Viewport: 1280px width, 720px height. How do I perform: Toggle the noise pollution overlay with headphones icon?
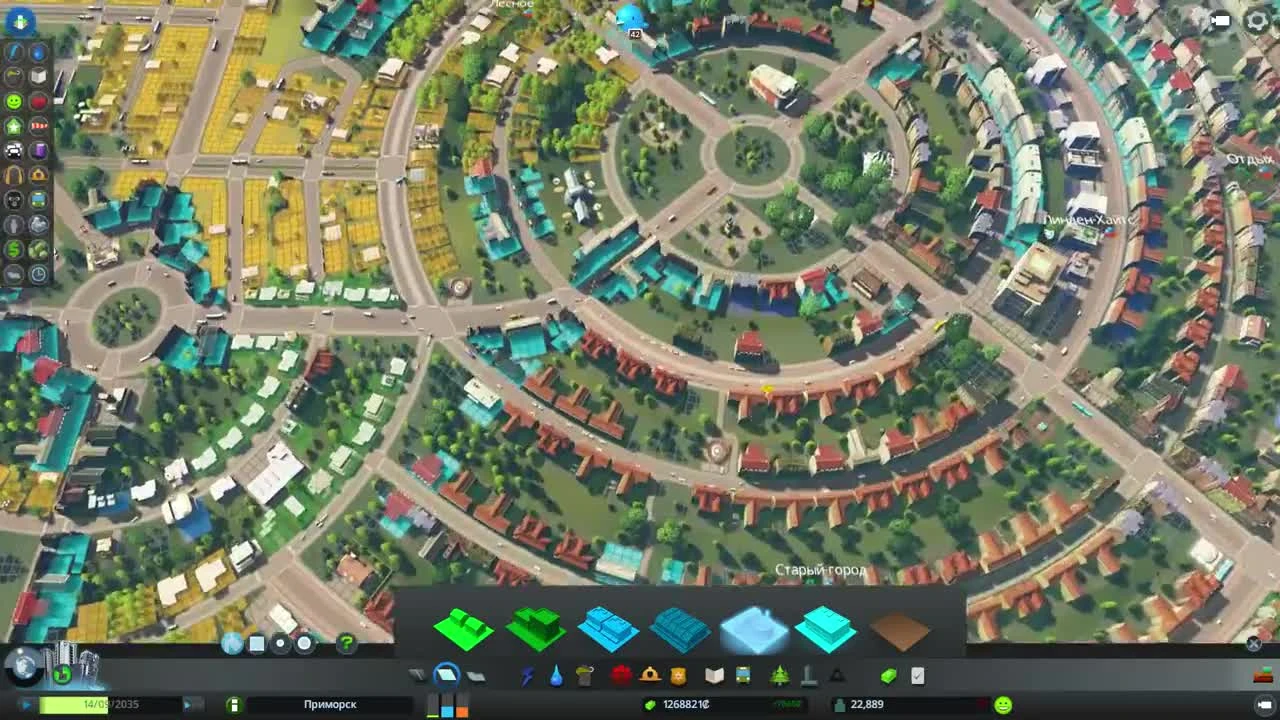[x=14, y=174]
